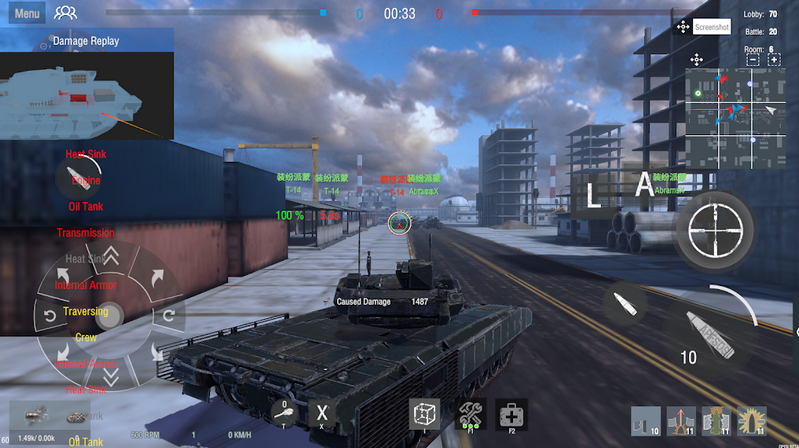Tap the X cancel button
The height and width of the screenshot is (448, 799).
coord(321,412)
